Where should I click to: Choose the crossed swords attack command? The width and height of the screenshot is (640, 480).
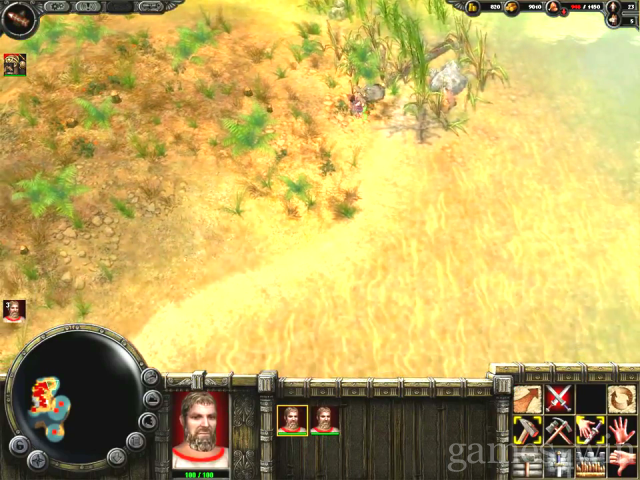pos(560,400)
